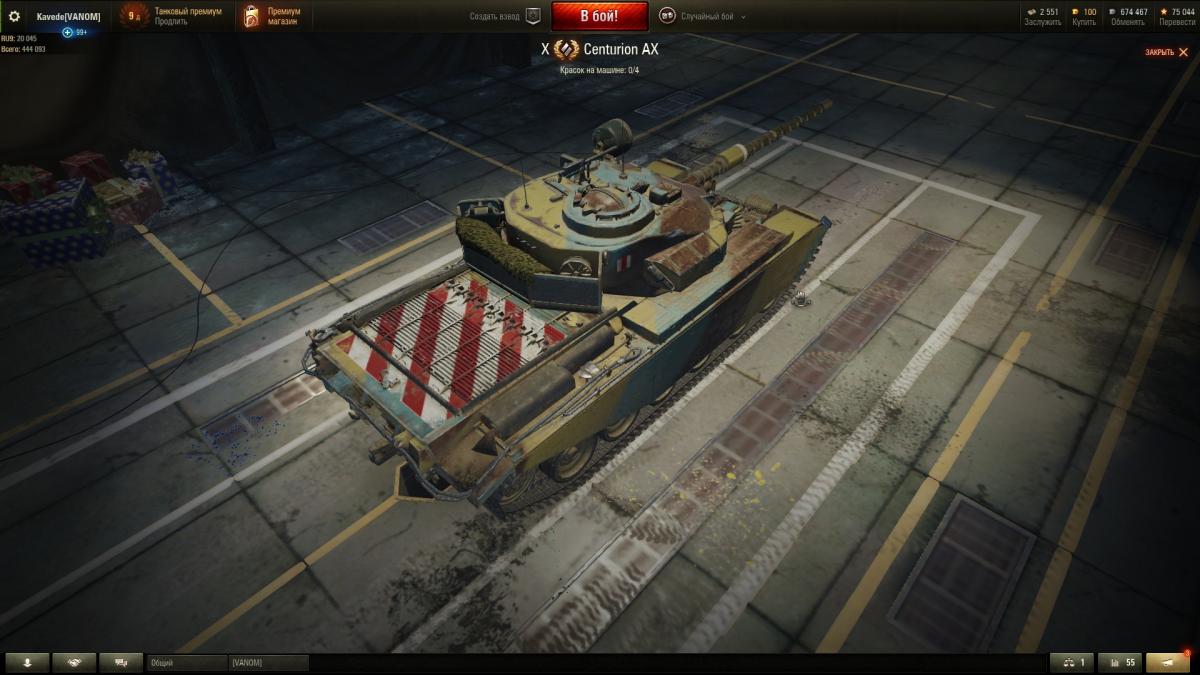Open the channels list button beside handshake
Viewport: 1200px width, 675px height.
[121, 663]
